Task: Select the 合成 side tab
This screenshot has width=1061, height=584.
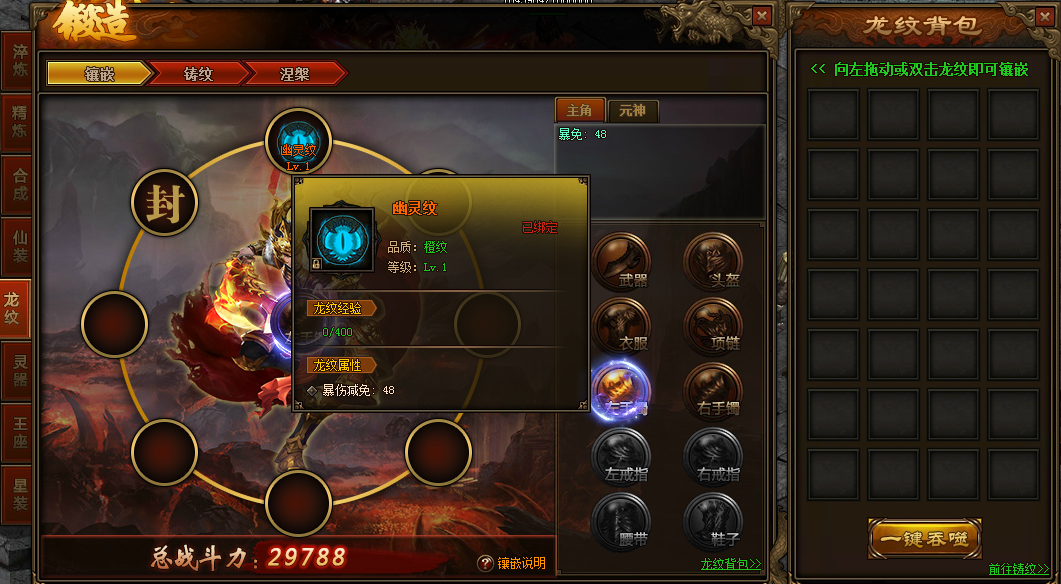Action: 18,185
